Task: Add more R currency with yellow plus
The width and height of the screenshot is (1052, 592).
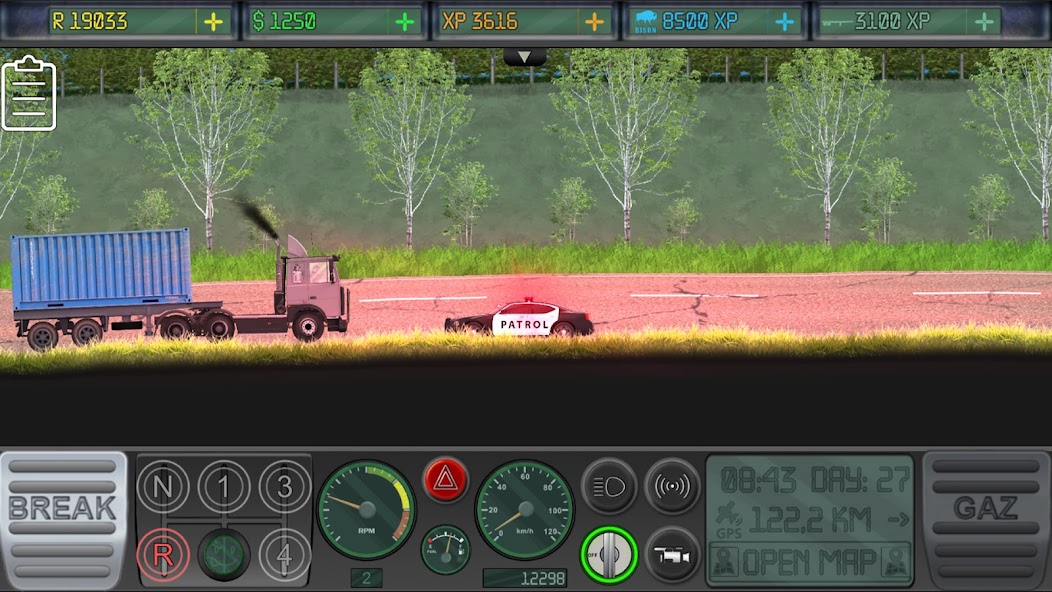Action: [x=214, y=22]
